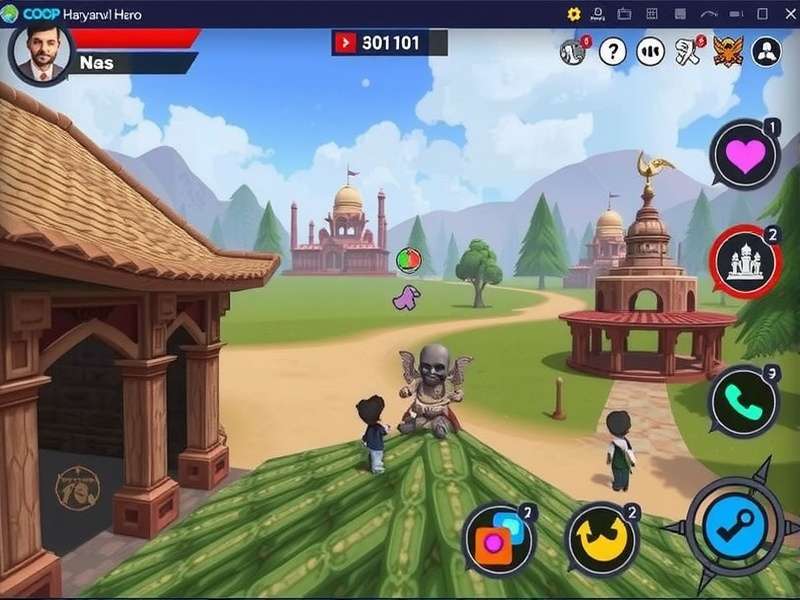Open the orange winged emblem icon
Image resolution: width=800 pixels, height=600 pixels.
[x=728, y=50]
